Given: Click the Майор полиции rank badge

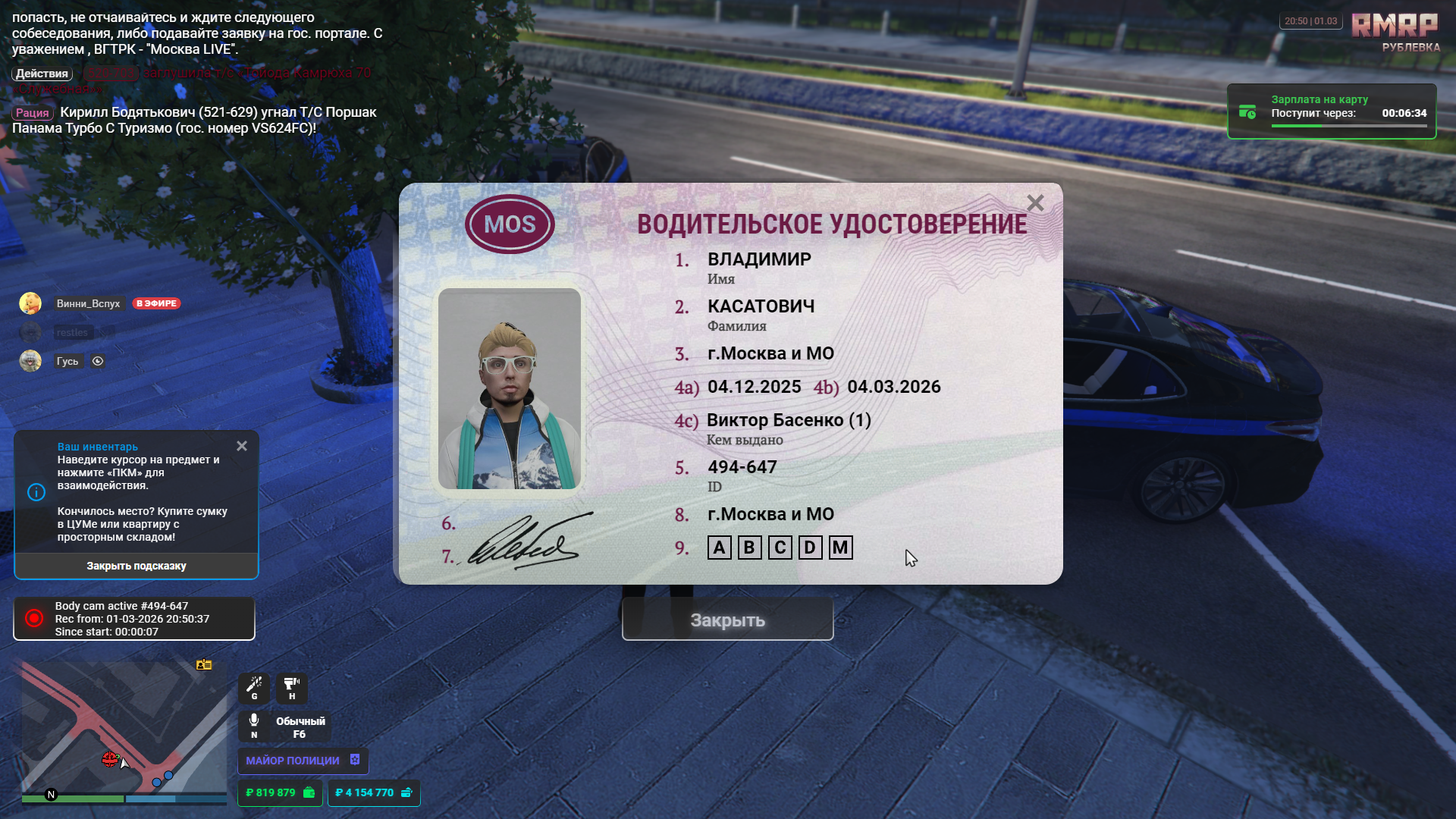Looking at the screenshot, I should pos(303,760).
